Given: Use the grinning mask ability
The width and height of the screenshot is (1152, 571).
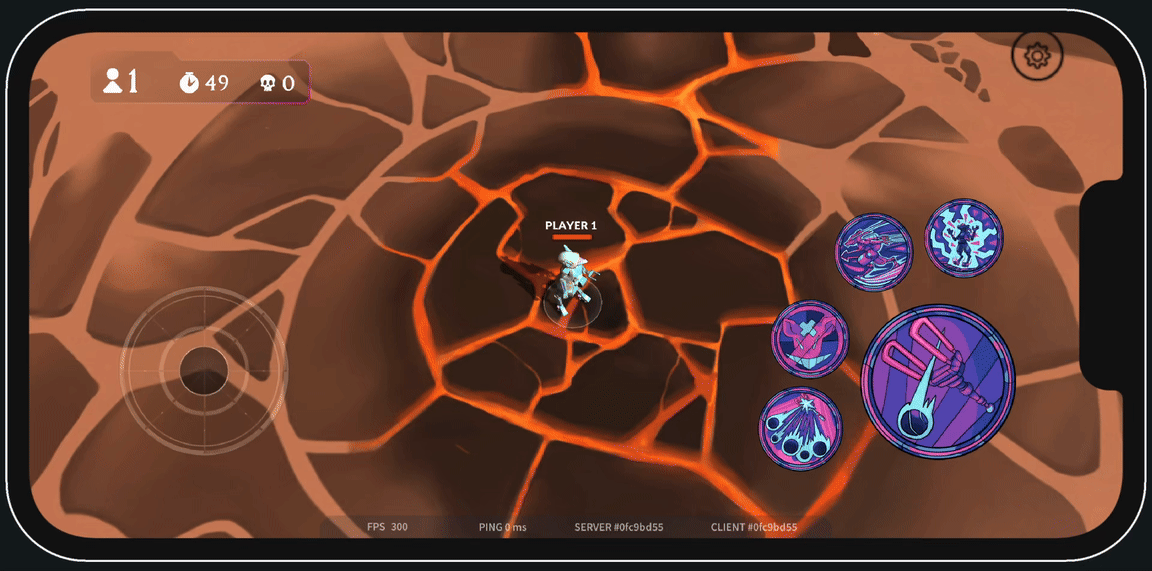Looking at the screenshot, I should [809, 339].
